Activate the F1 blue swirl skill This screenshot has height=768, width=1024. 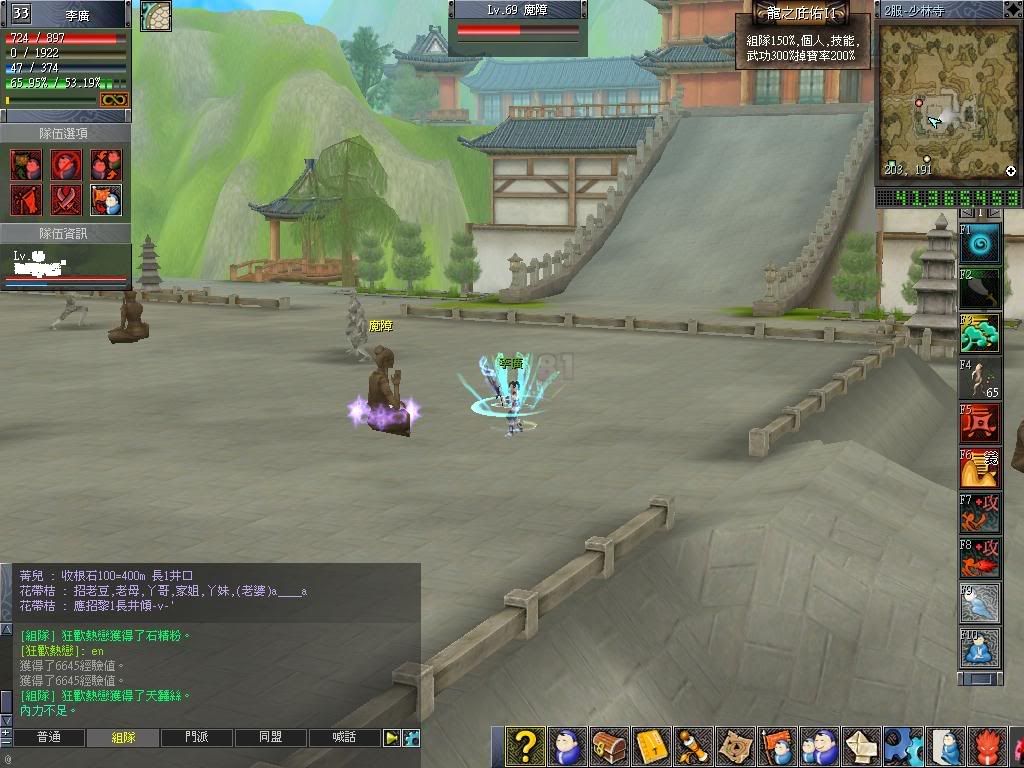pos(980,243)
